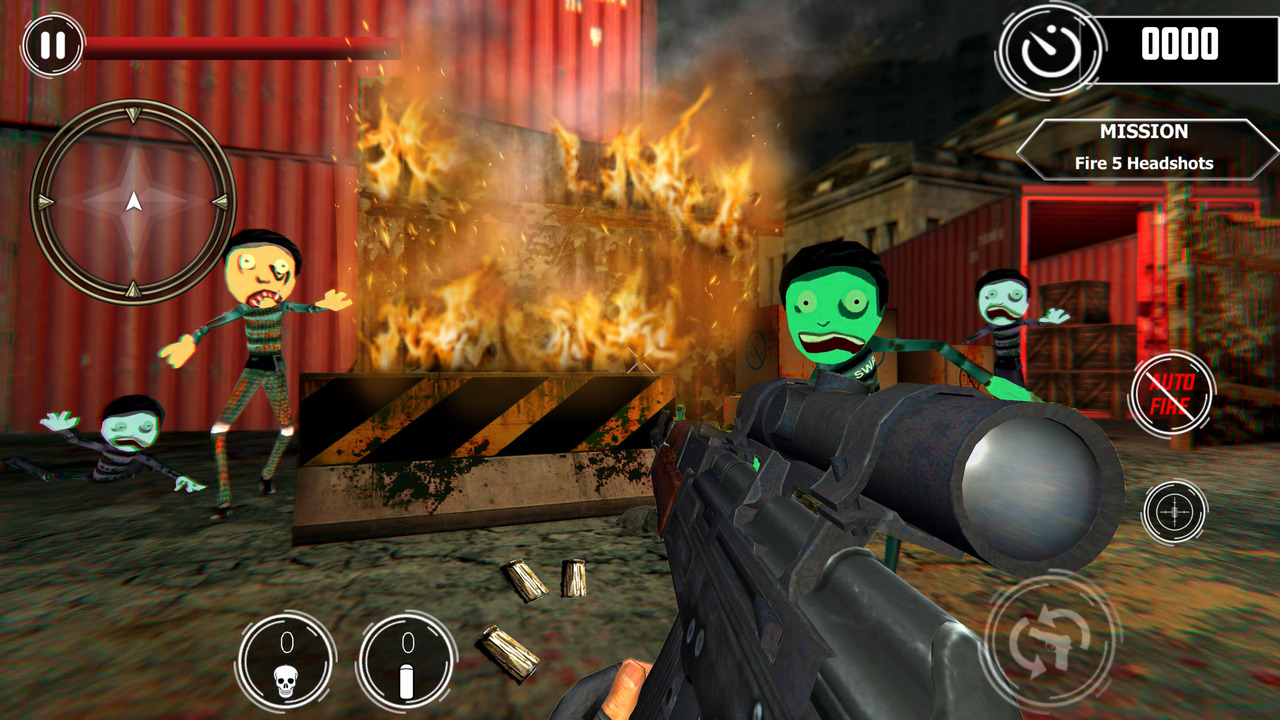
Task: Open the MISSION banner
Action: tap(1143, 131)
